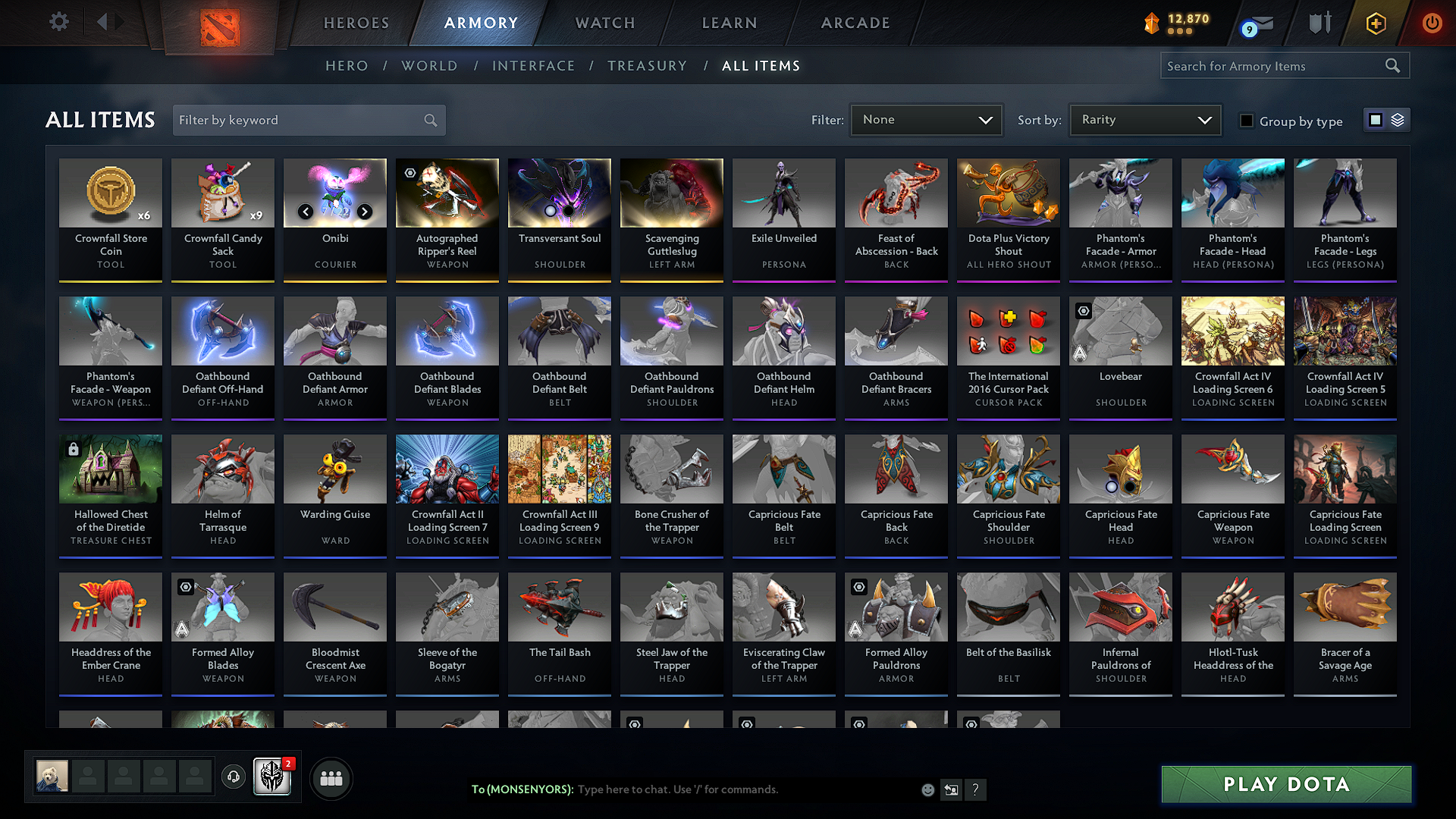
Task: Click the armory shield and sword icon
Action: coord(1319,23)
